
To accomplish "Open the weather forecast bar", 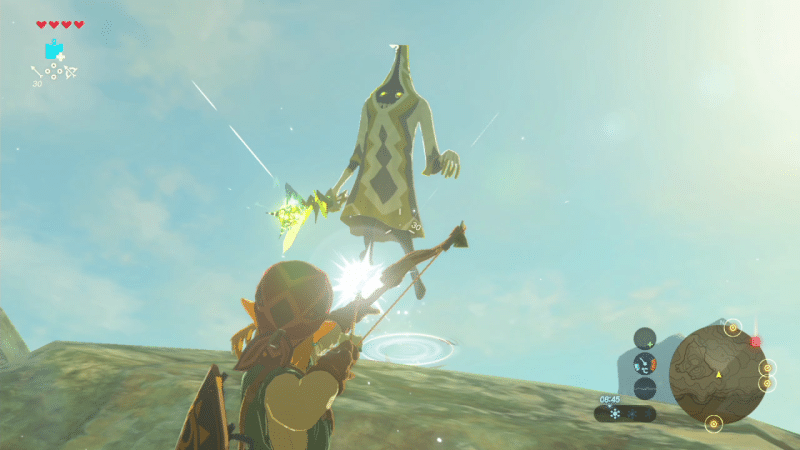I will click(x=625, y=412).
